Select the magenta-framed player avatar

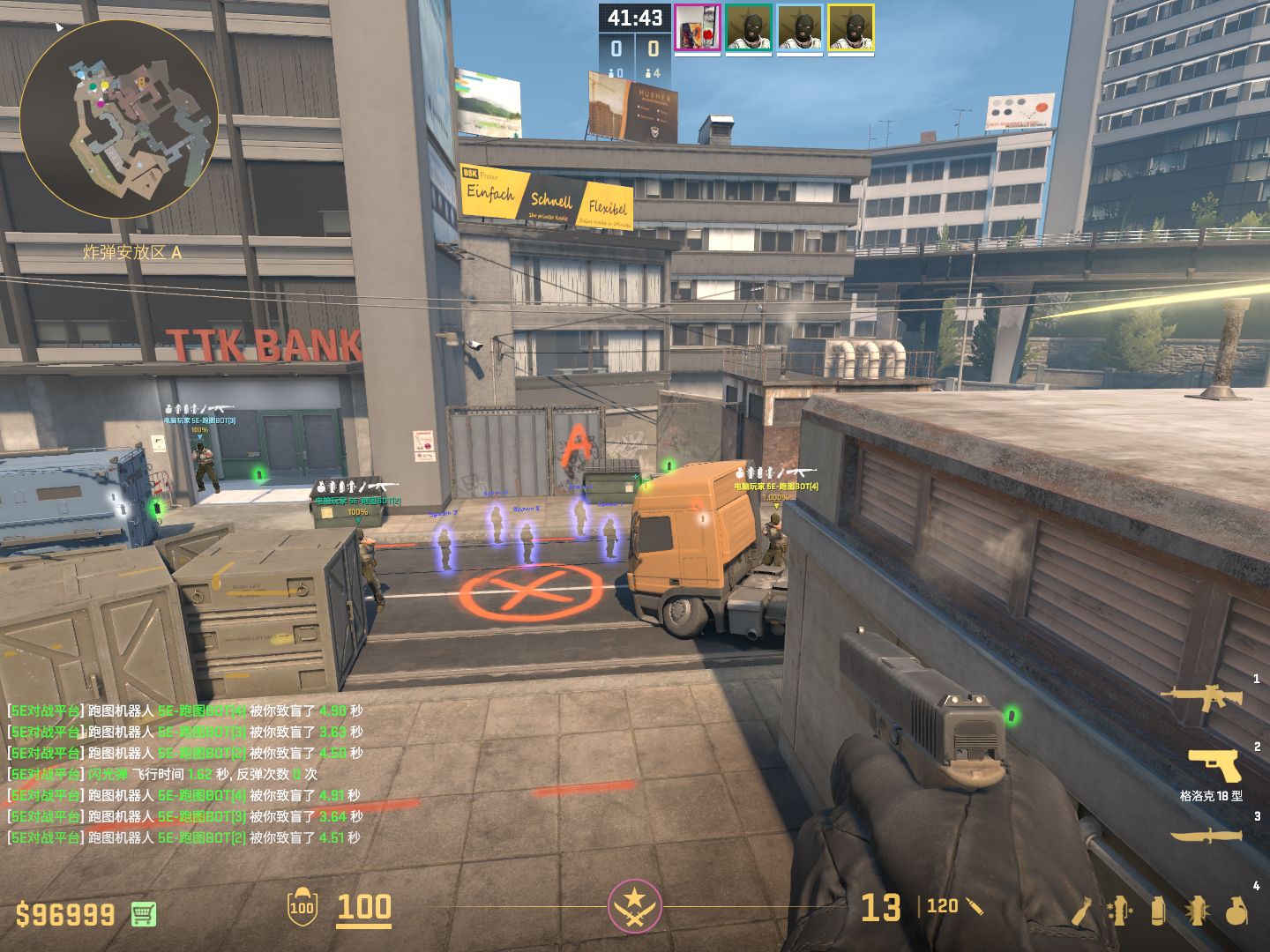(698, 28)
